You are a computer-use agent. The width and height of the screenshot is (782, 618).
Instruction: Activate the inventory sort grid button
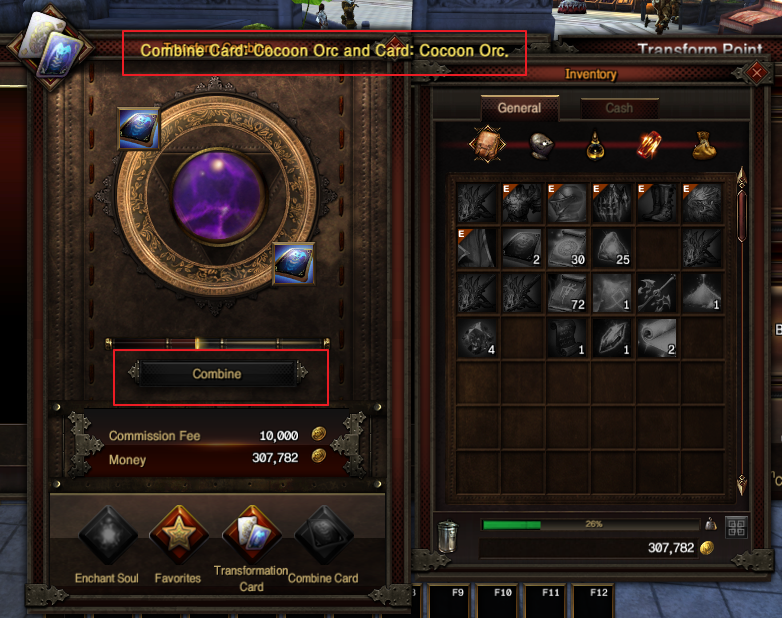pyautogui.click(x=735, y=526)
